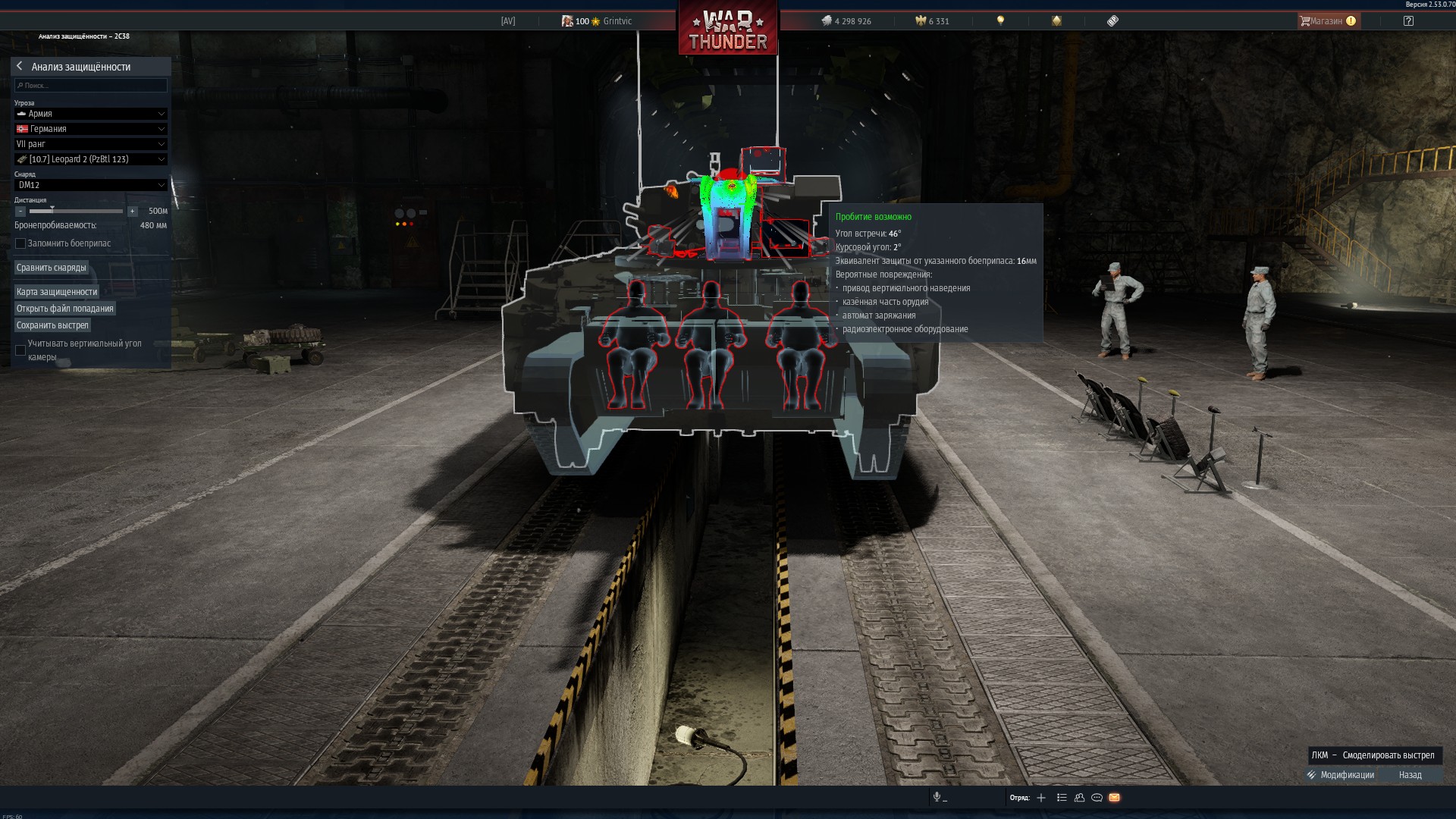
Task: Open the Армия threat type dropdown
Action: coord(91,114)
